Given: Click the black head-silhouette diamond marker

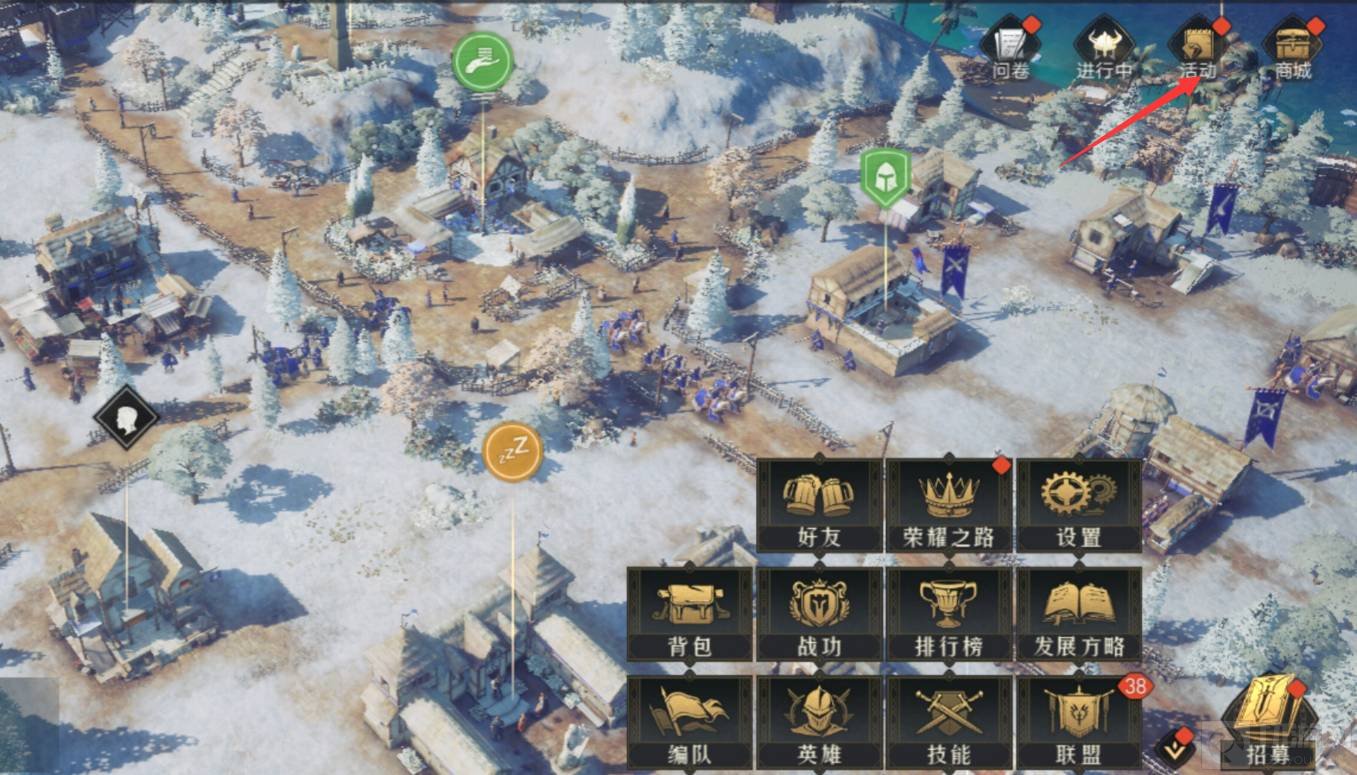Looking at the screenshot, I should pos(126,417).
